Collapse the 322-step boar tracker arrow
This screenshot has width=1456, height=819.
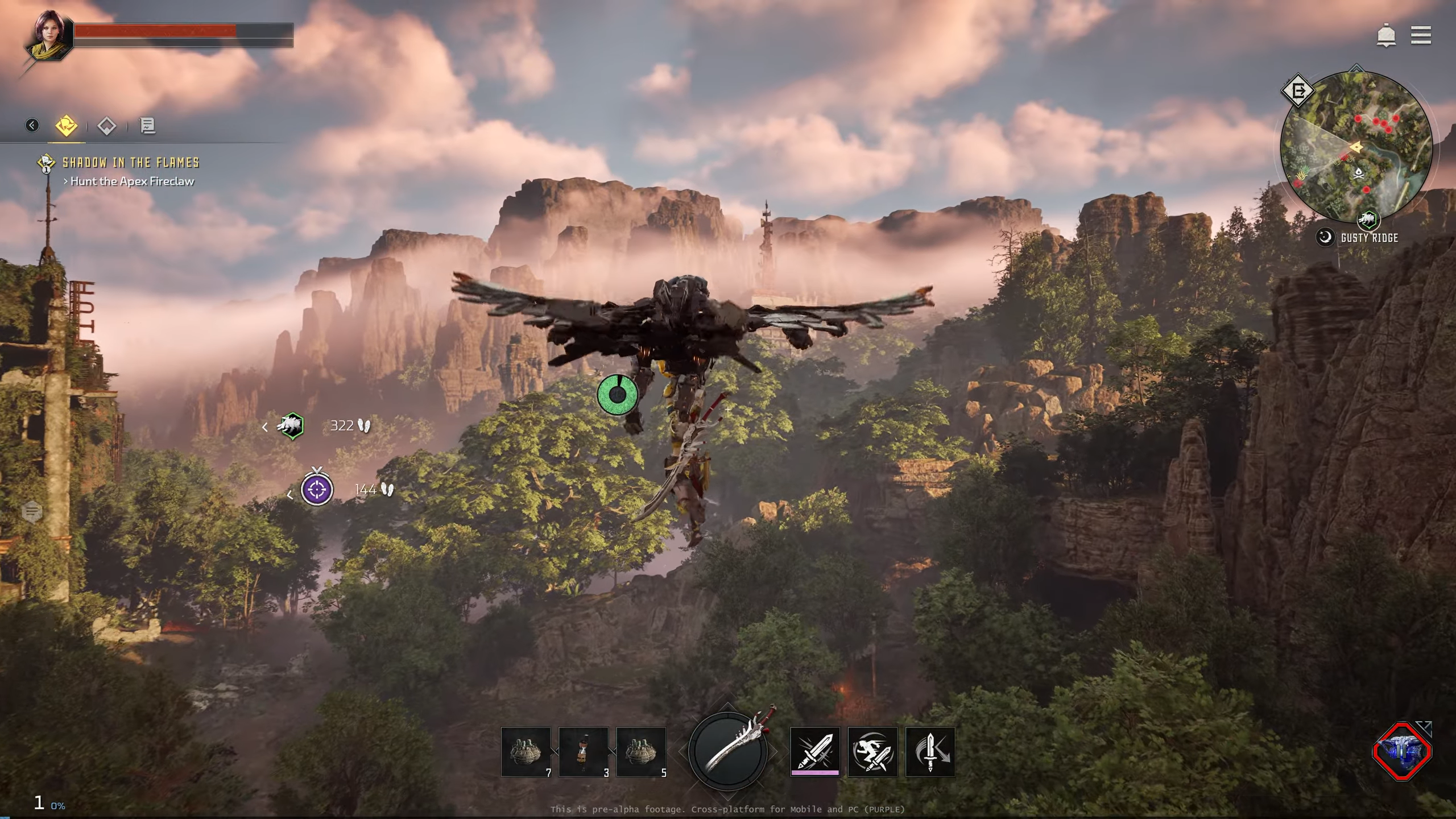[x=265, y=426]
